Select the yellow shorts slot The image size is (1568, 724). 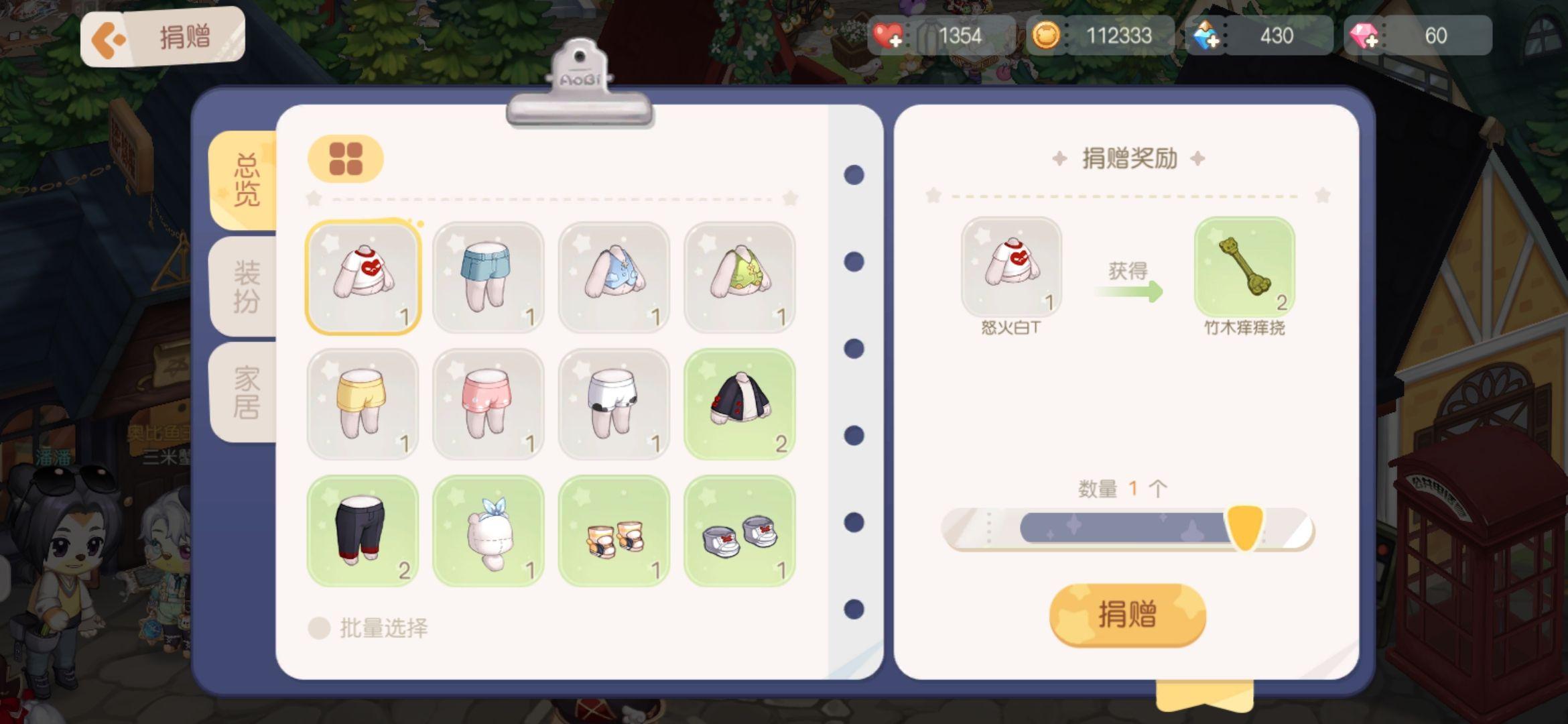(363, 404)
